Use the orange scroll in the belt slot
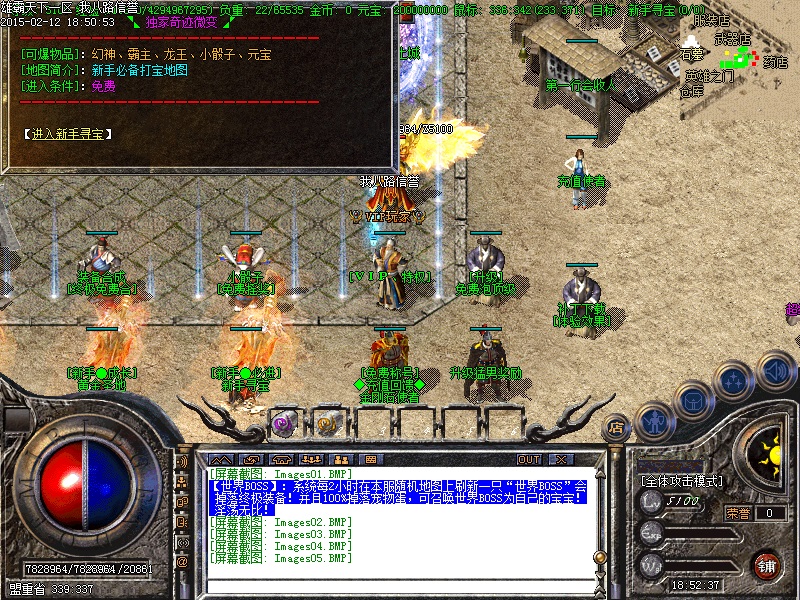Screen dimensions: 800x600 pyautogui.click(x=327, y=422)
